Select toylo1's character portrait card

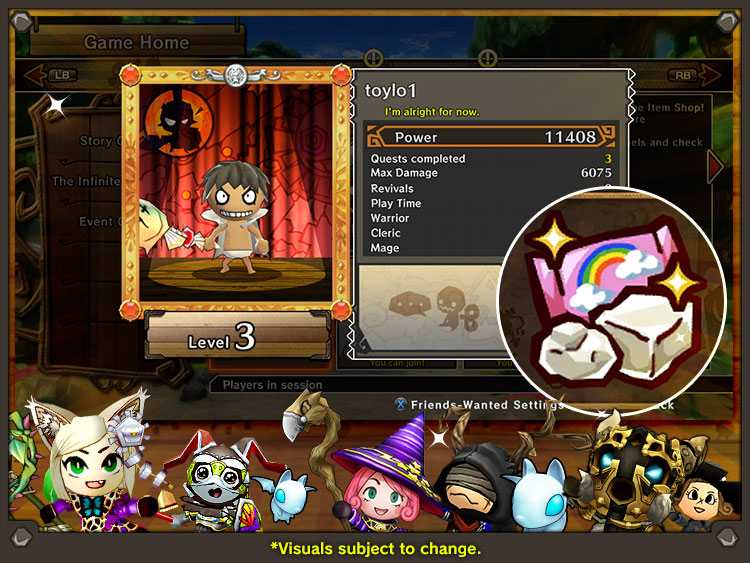(x=236, y=190)
